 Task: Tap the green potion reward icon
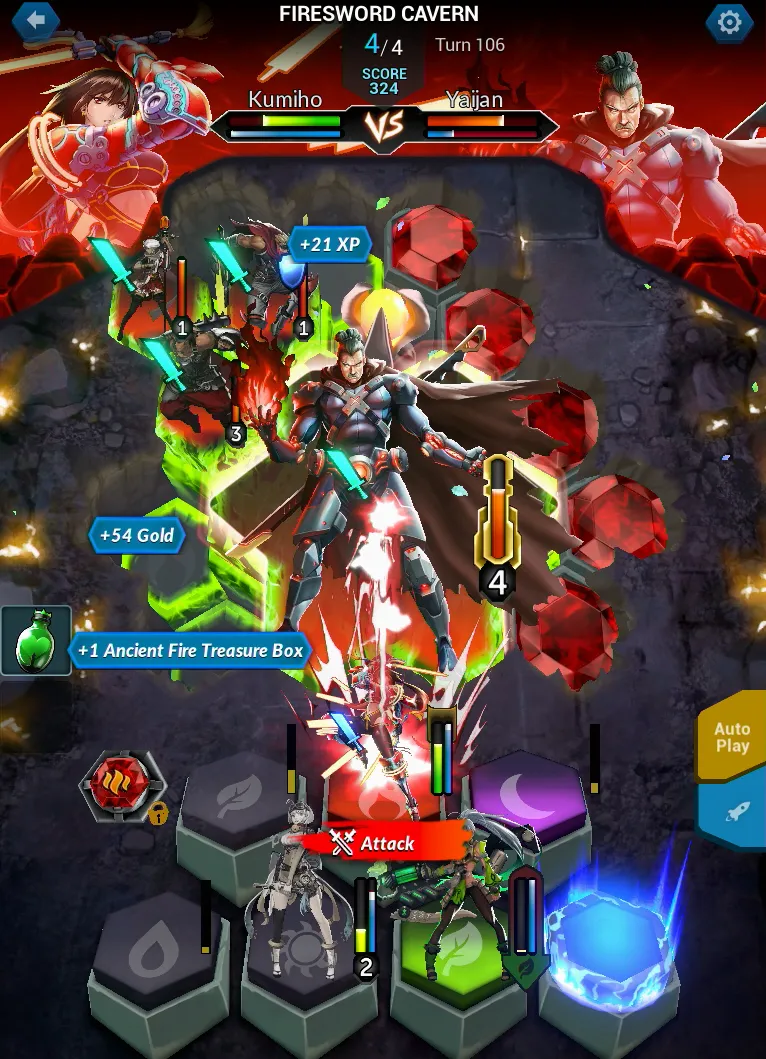pos(36,641)
